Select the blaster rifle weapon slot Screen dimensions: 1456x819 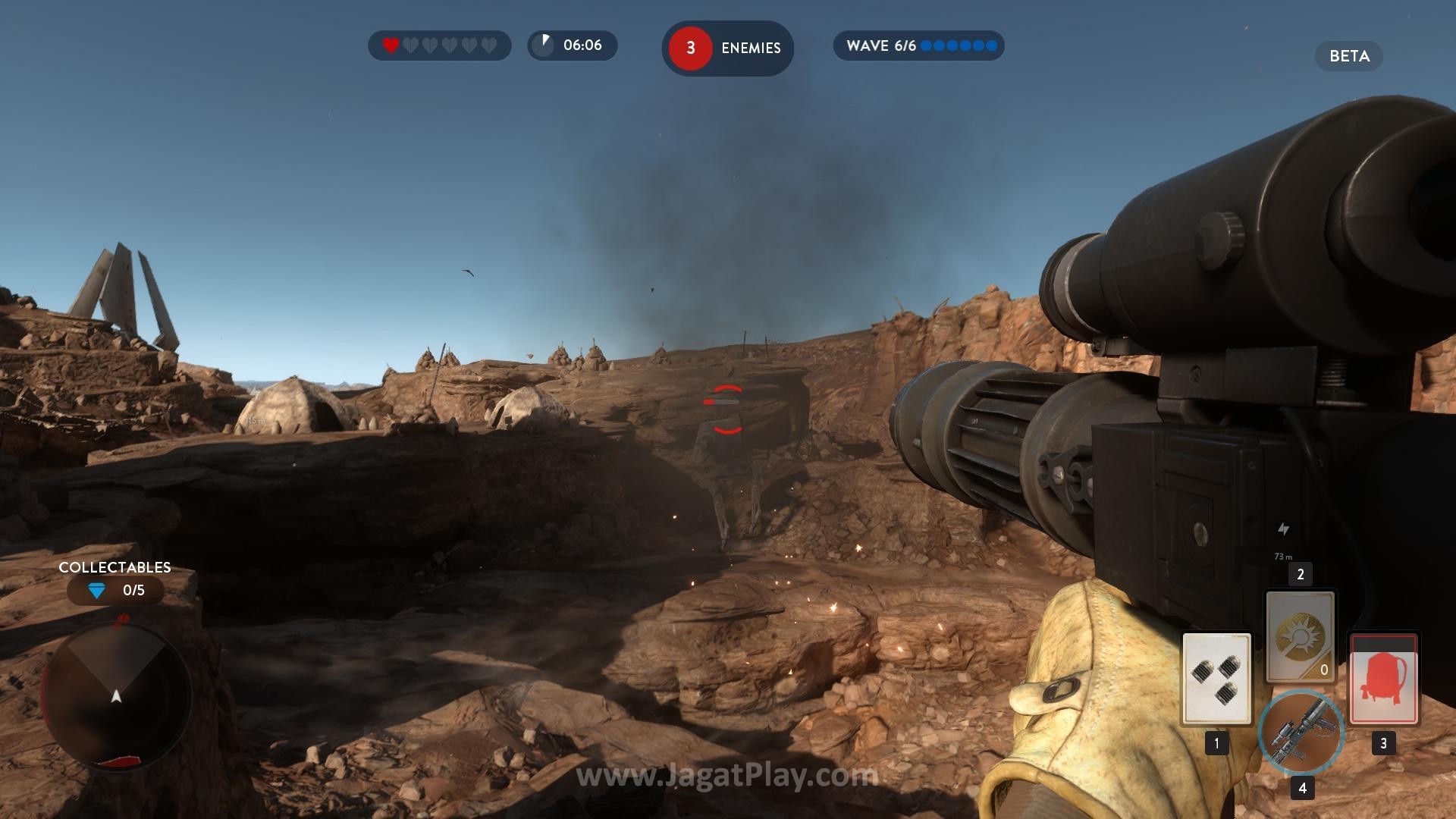pyautogui.click(x=1301, y=732)
